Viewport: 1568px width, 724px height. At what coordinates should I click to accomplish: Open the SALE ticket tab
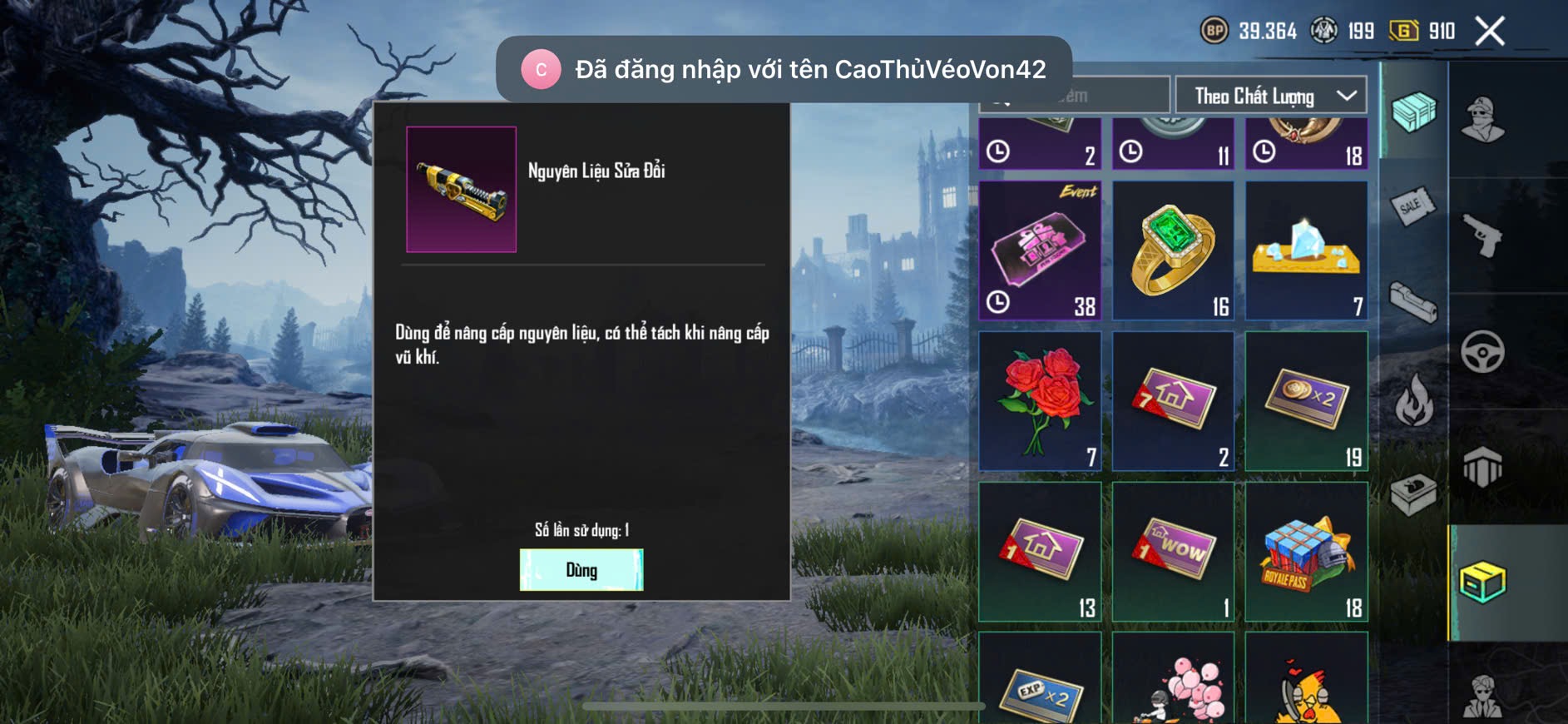point(1413,206)
